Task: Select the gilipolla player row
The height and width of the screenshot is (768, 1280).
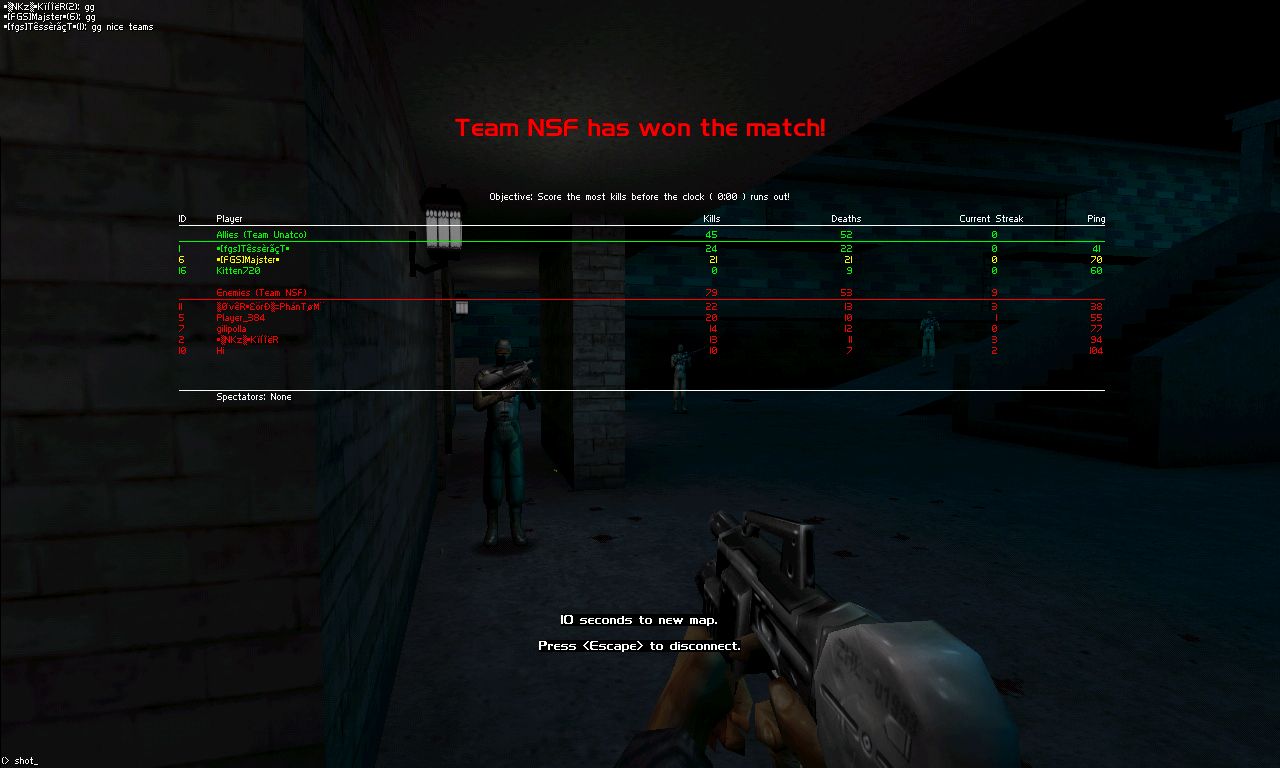Action: point(231,328)
